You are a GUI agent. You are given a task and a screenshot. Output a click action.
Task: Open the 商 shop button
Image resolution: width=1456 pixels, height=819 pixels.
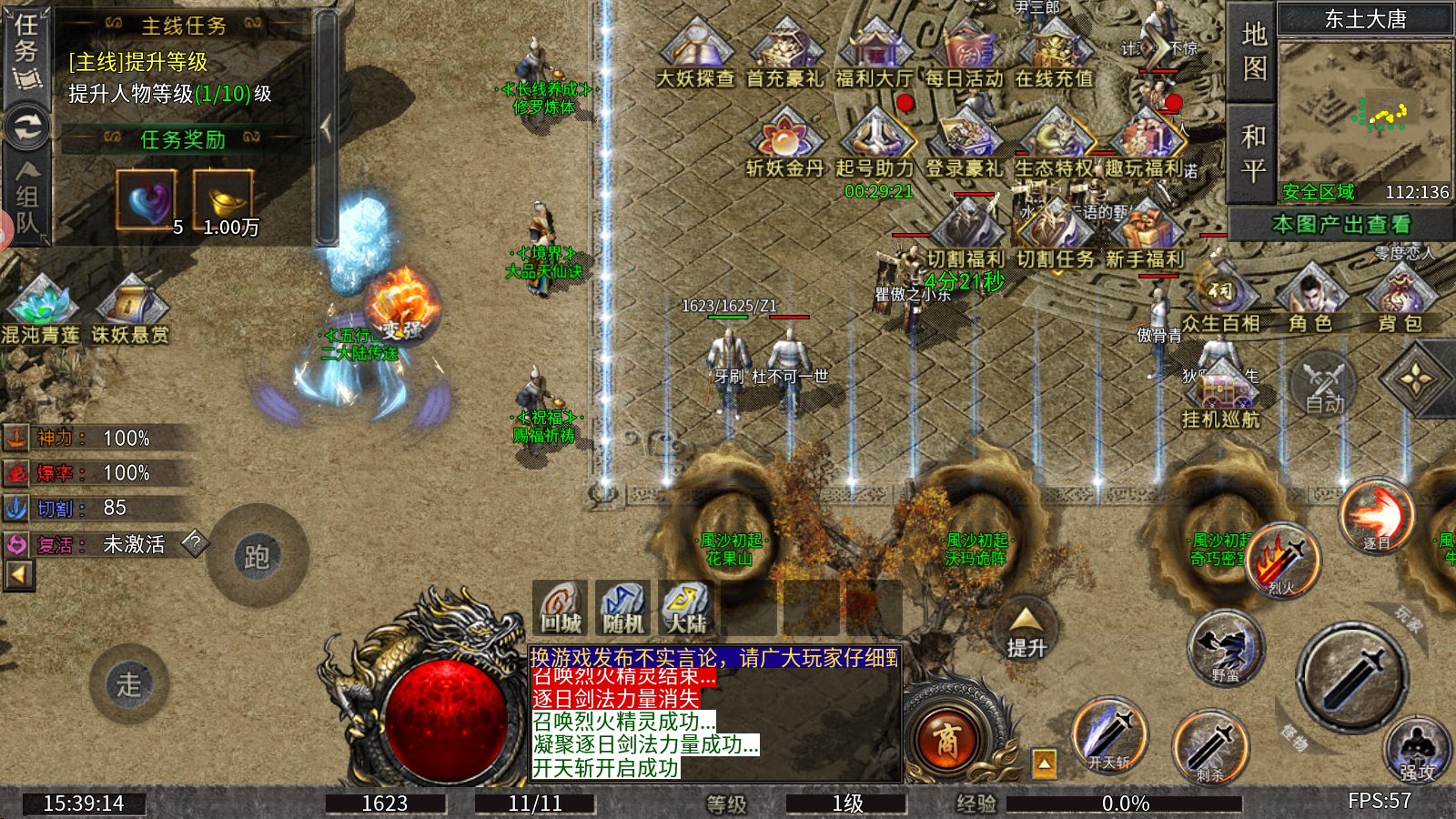pyautogui.click(x=947, y=741)
